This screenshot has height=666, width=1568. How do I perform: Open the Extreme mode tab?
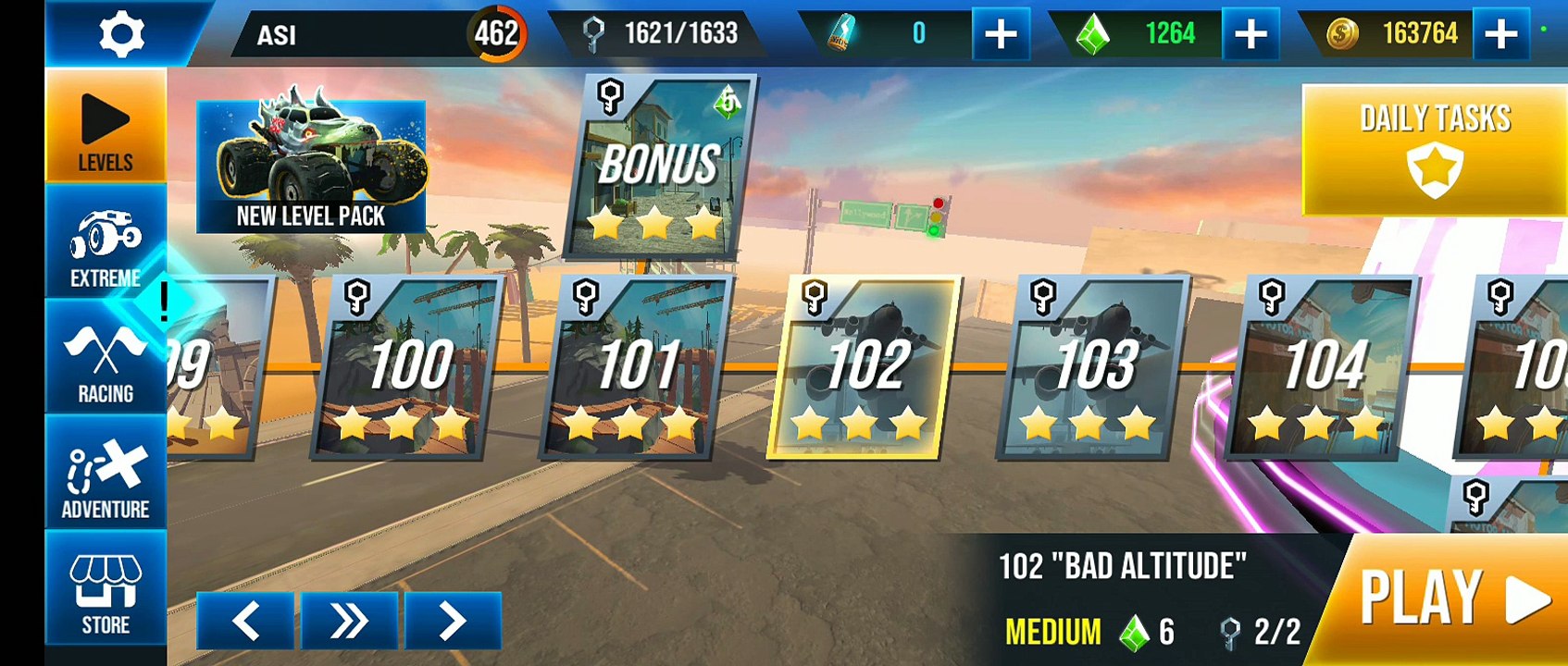[106, 244]
